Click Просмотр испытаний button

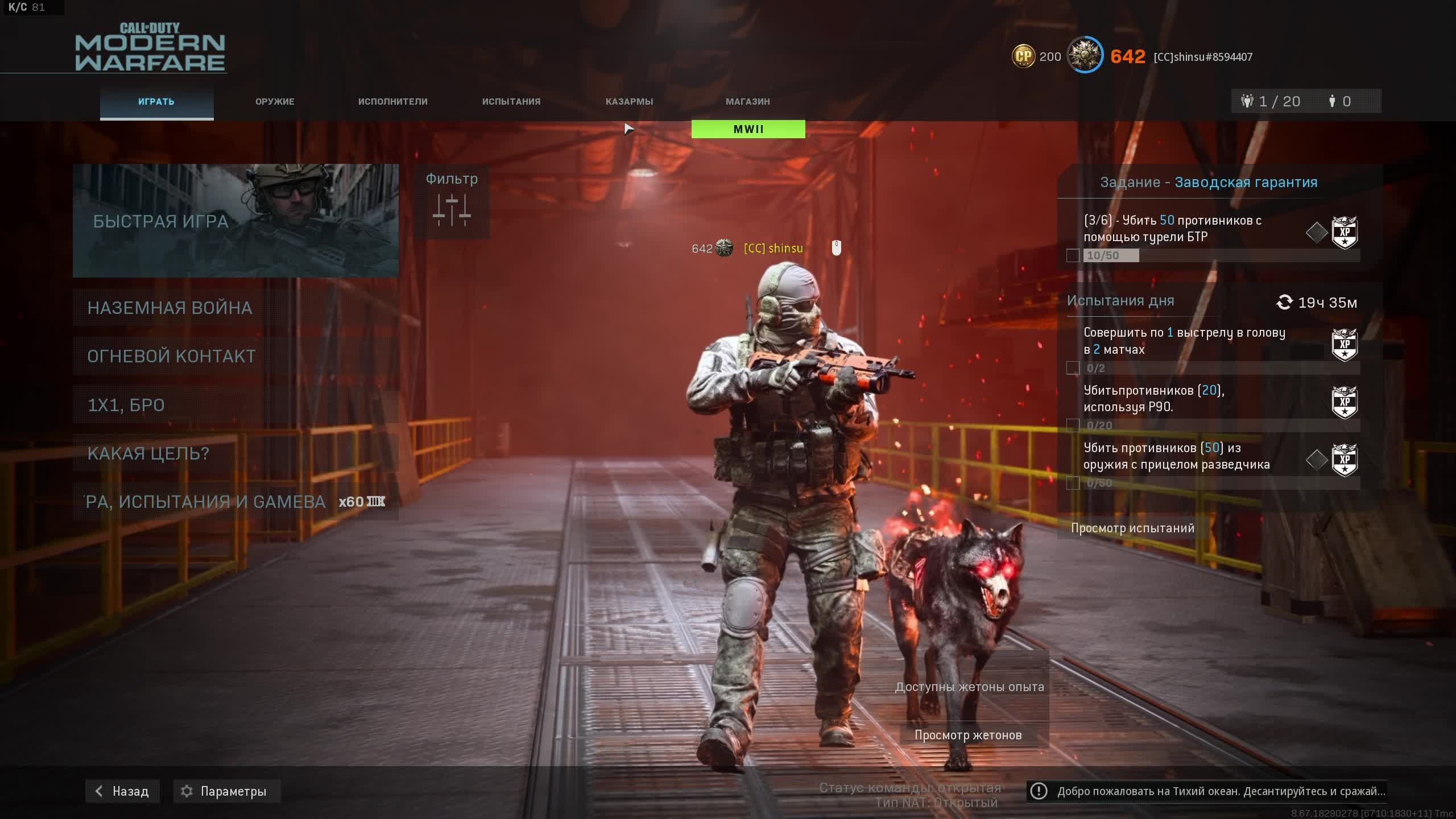pyautogui.click(x=1132, y=528)
